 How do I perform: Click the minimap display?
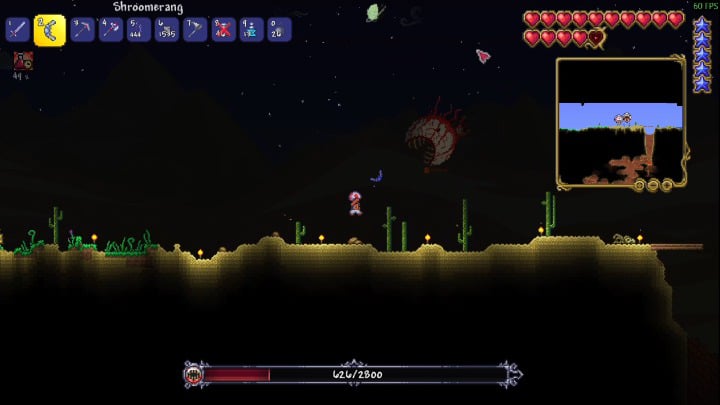tap(620, 120)
